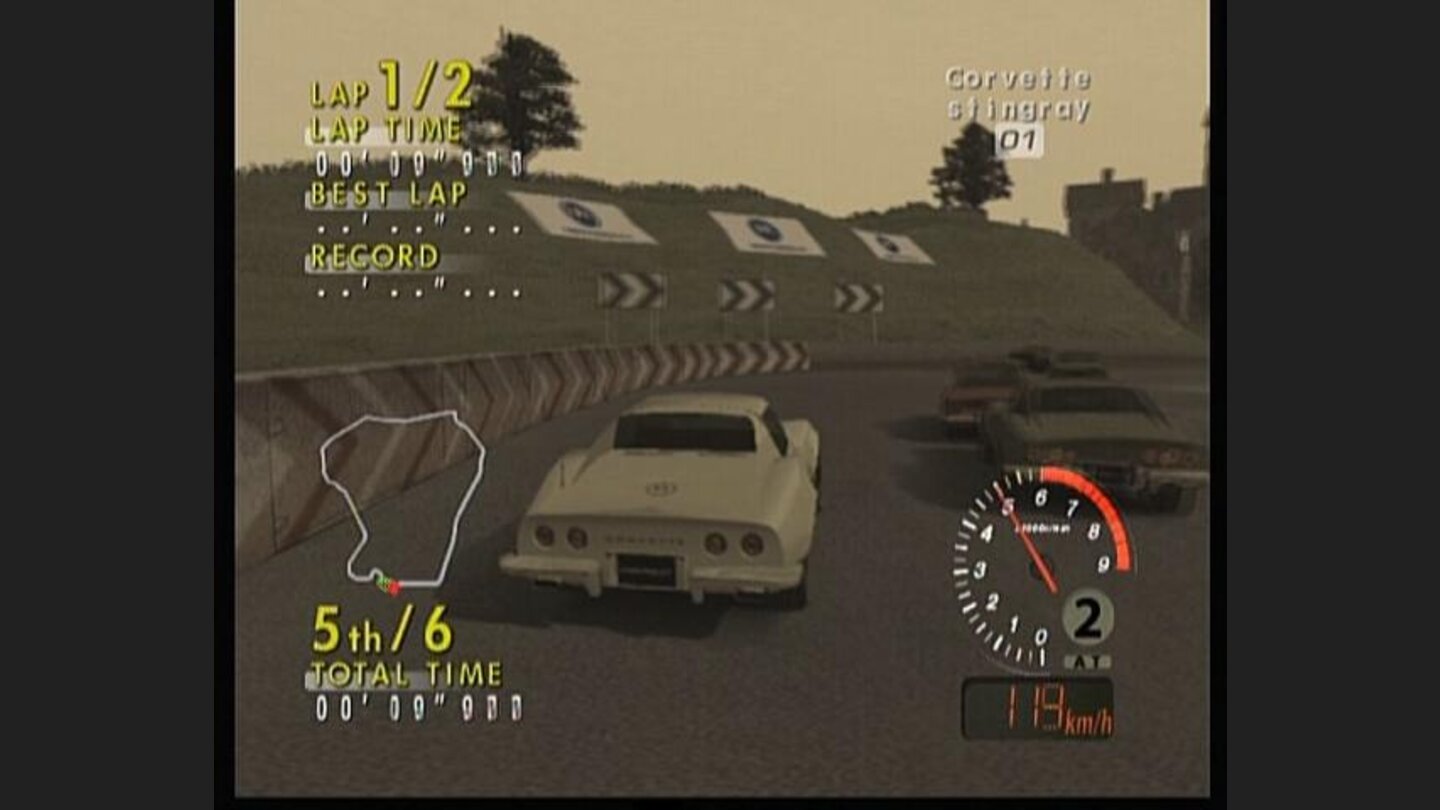Click the gear indicator showing 2
Viewport: 1440px width, 810px height.
coord(1087,620)
